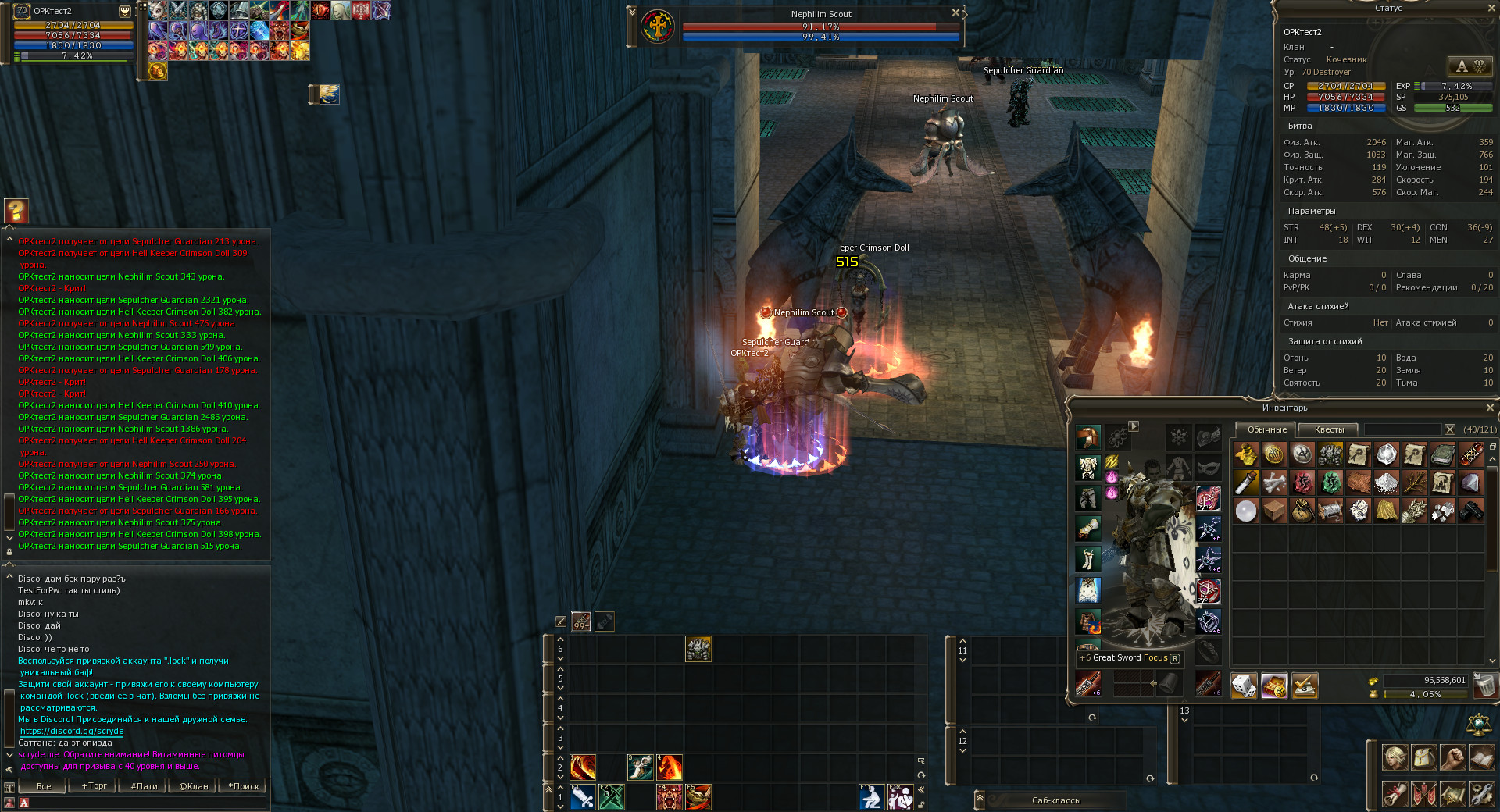The image size is (1500, 812).
Task: Click the inventory search field
Action: click(1402, 429)
